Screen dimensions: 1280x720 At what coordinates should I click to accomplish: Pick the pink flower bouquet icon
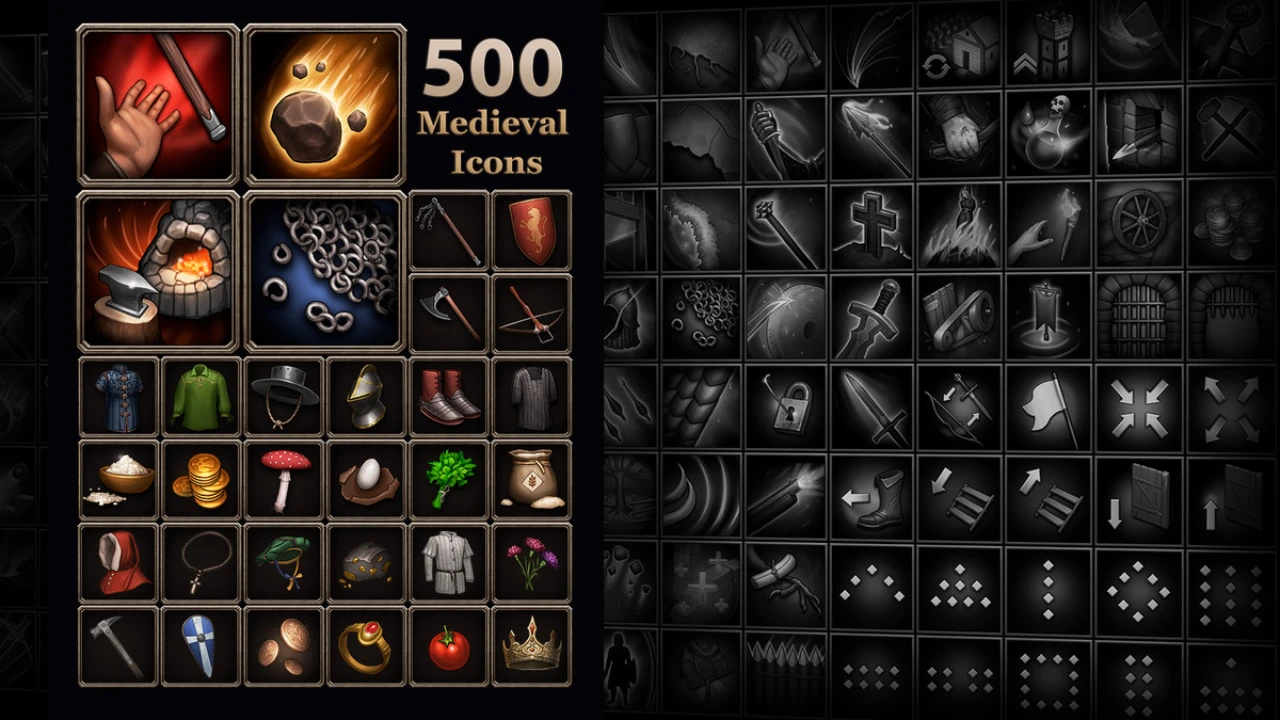click(532, 563)
